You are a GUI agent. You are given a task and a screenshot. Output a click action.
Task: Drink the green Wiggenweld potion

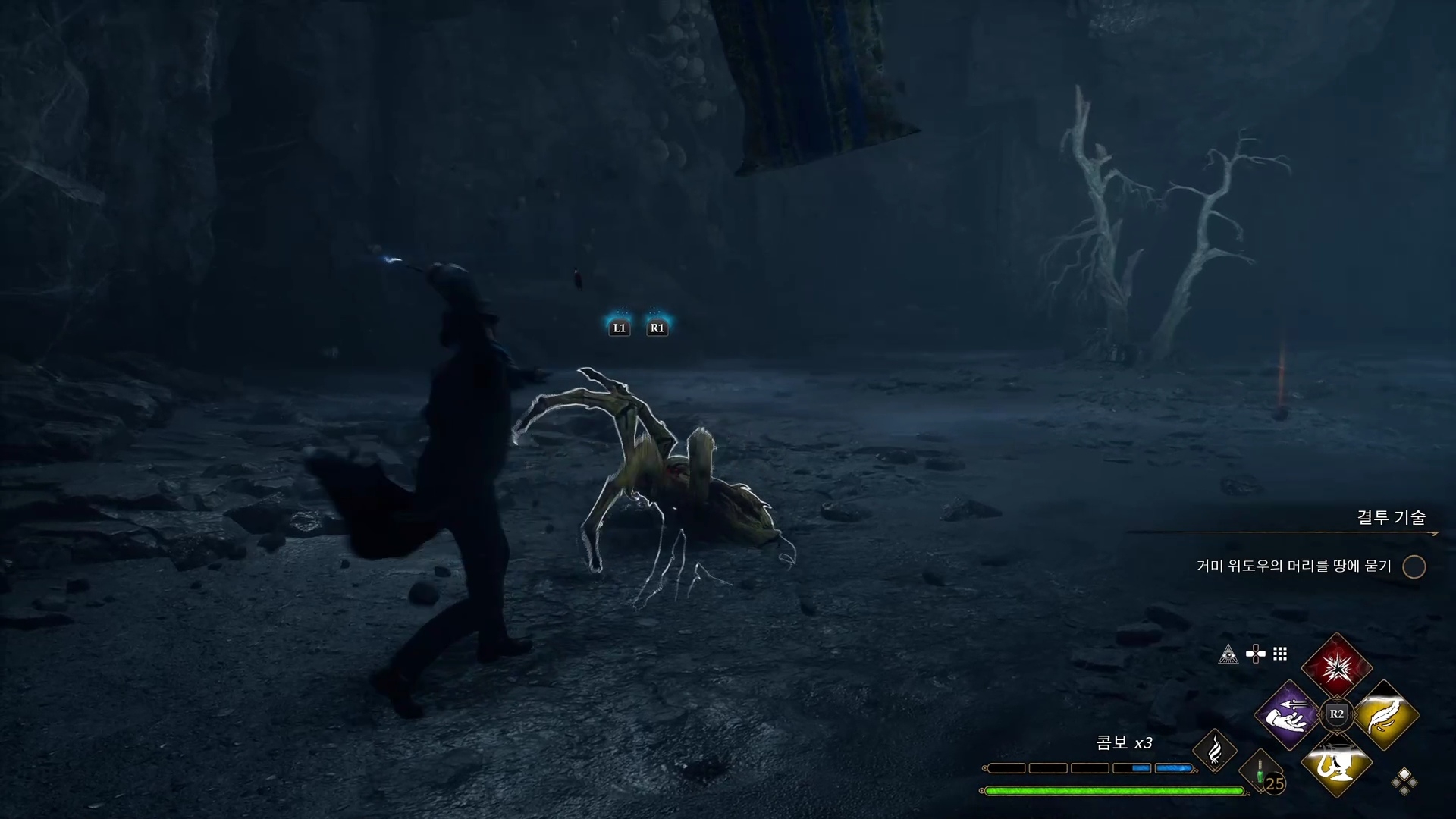1260,773
